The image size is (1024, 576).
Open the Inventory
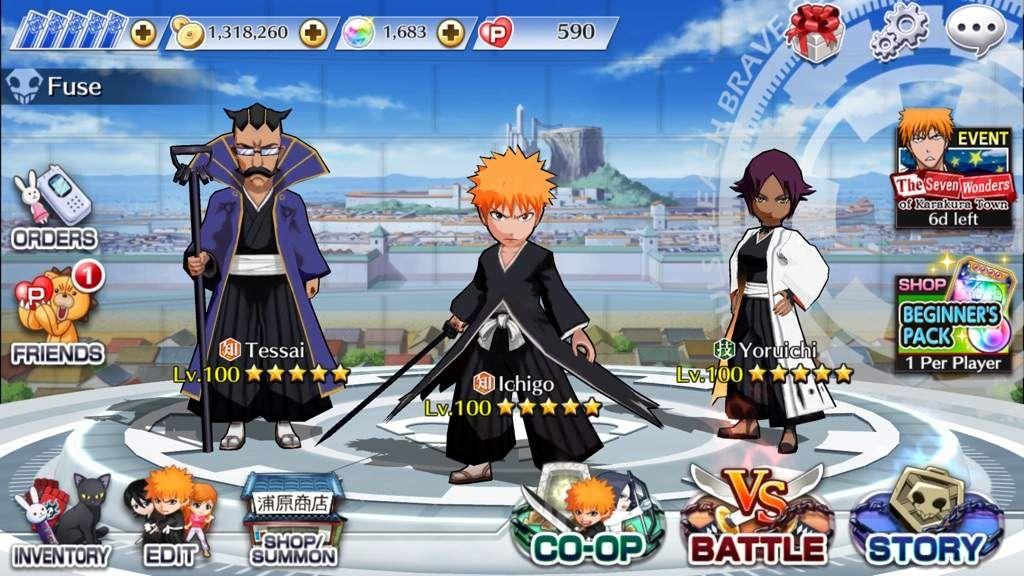click(60, 522)
